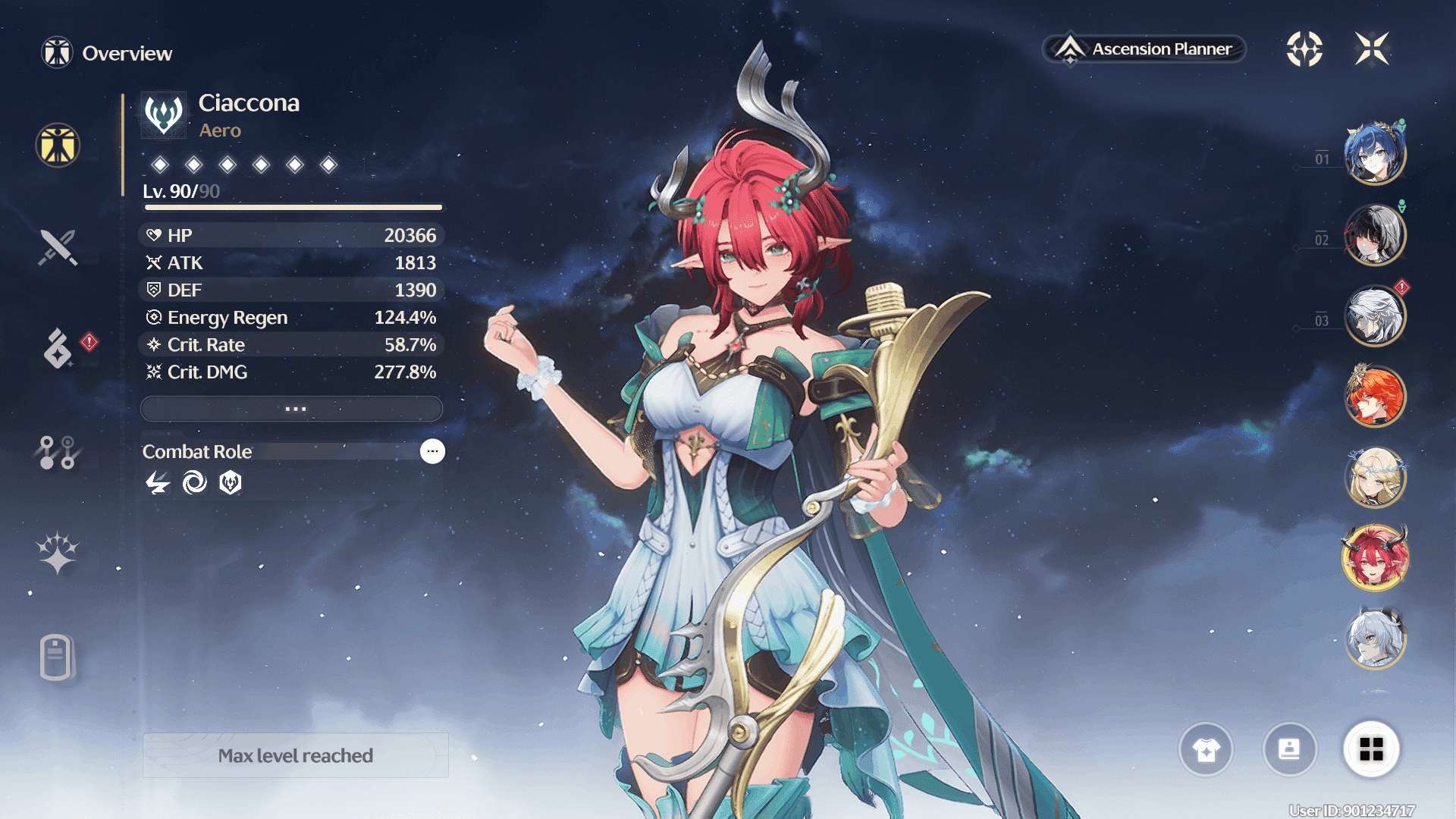Image resolution: width=1456 pixels, height=819 pixels.
Task: Open the Echoes tab with red alert
Action: [59, 349]
